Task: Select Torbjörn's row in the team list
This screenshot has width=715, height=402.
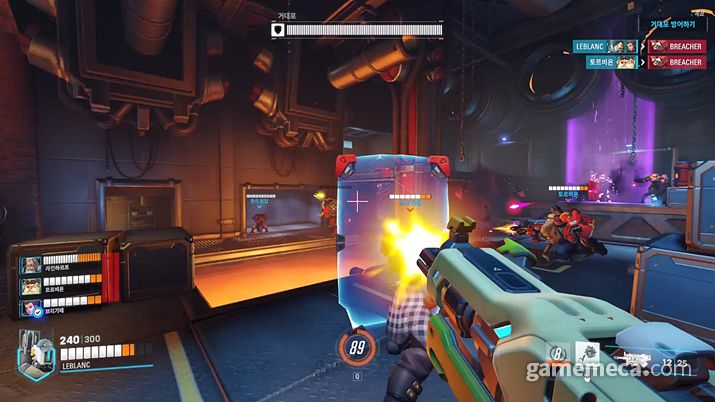Action: [62, 287]
